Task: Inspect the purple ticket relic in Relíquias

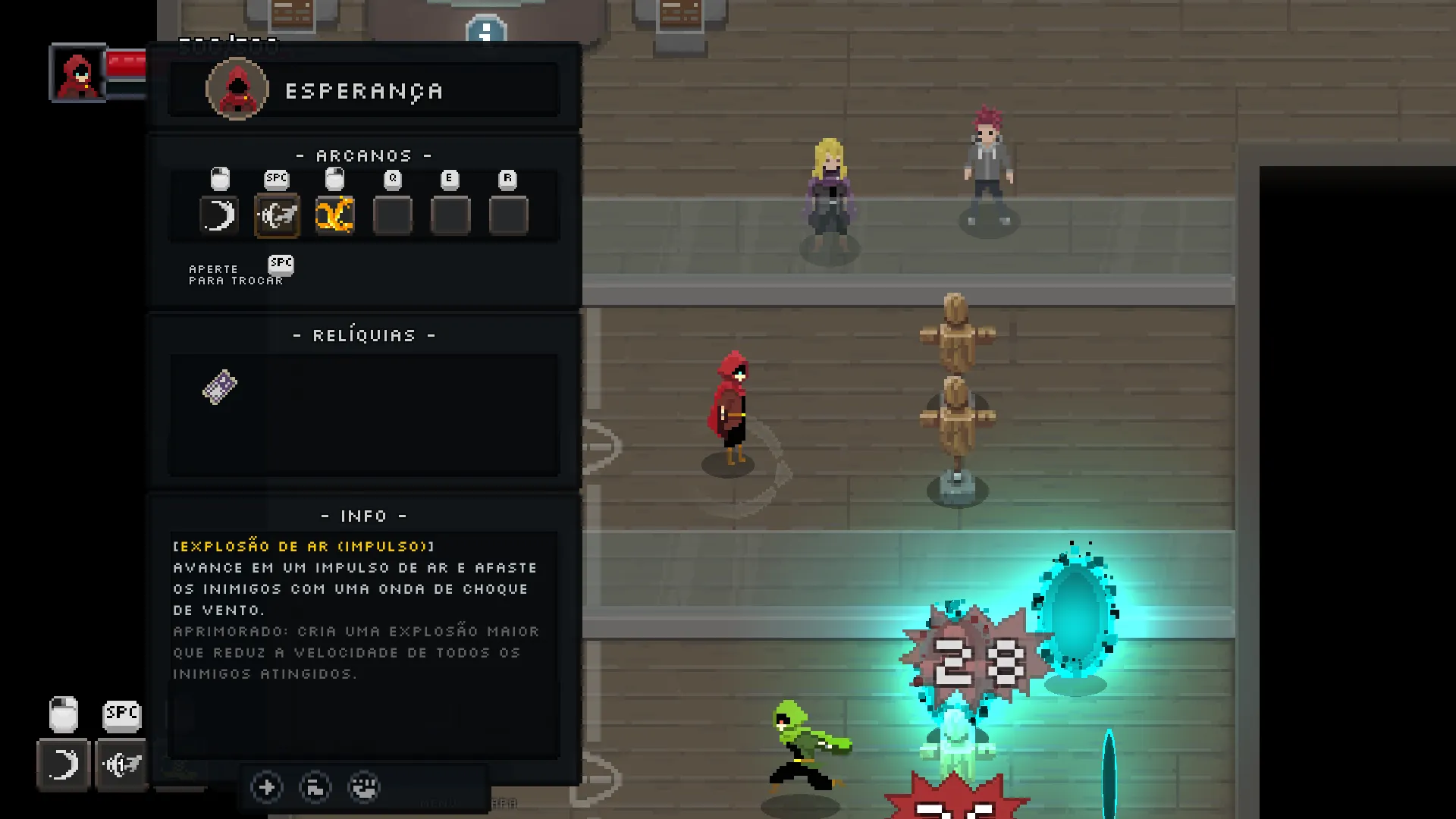Action: [220, 387]
